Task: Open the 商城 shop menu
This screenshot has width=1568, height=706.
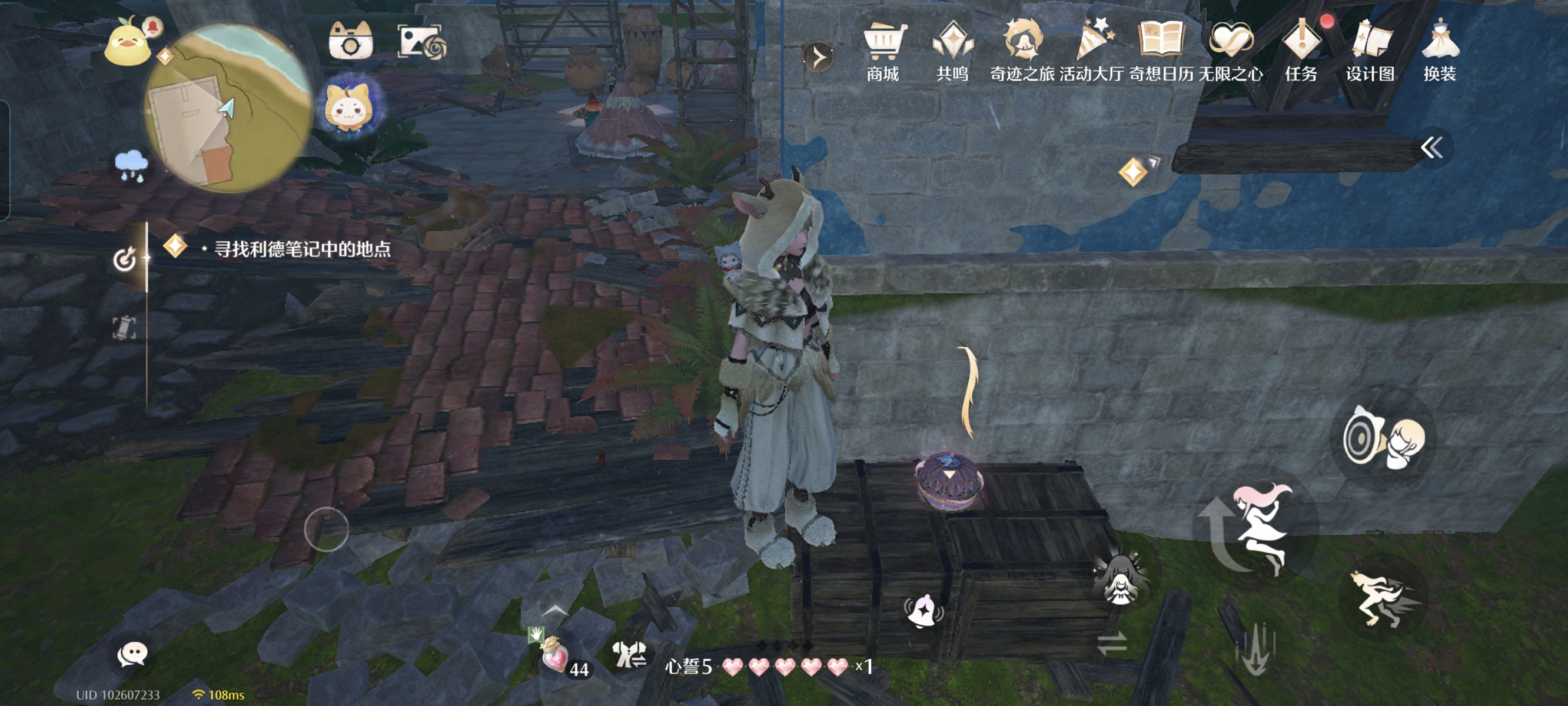Action: [x=883, y=52]
